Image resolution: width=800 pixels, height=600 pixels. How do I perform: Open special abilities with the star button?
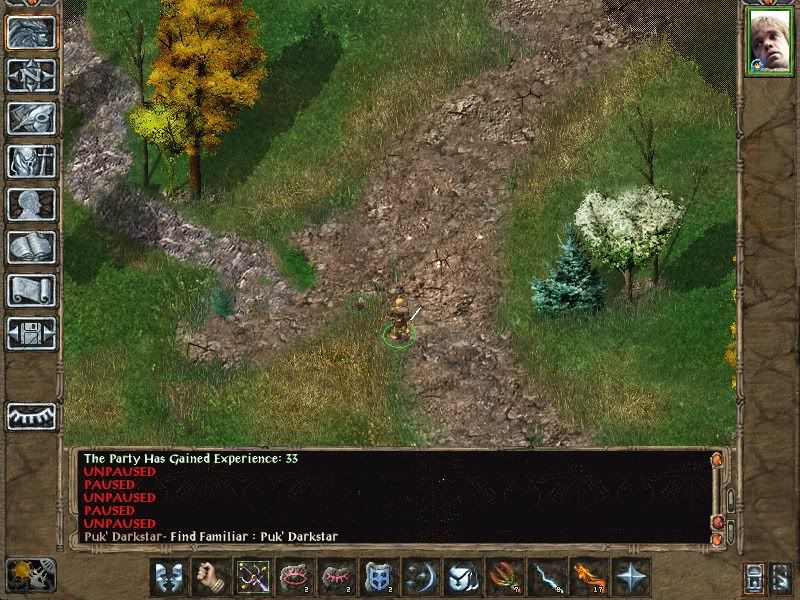(x=631, y=577)
